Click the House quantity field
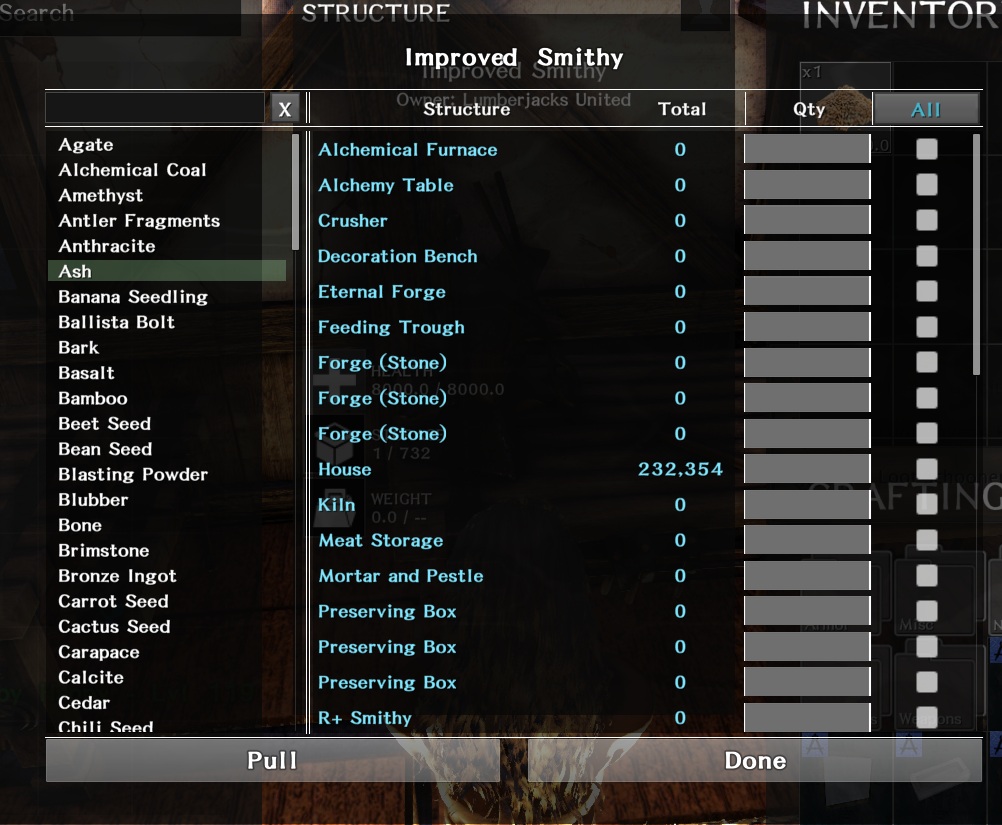 pos(807,469)
